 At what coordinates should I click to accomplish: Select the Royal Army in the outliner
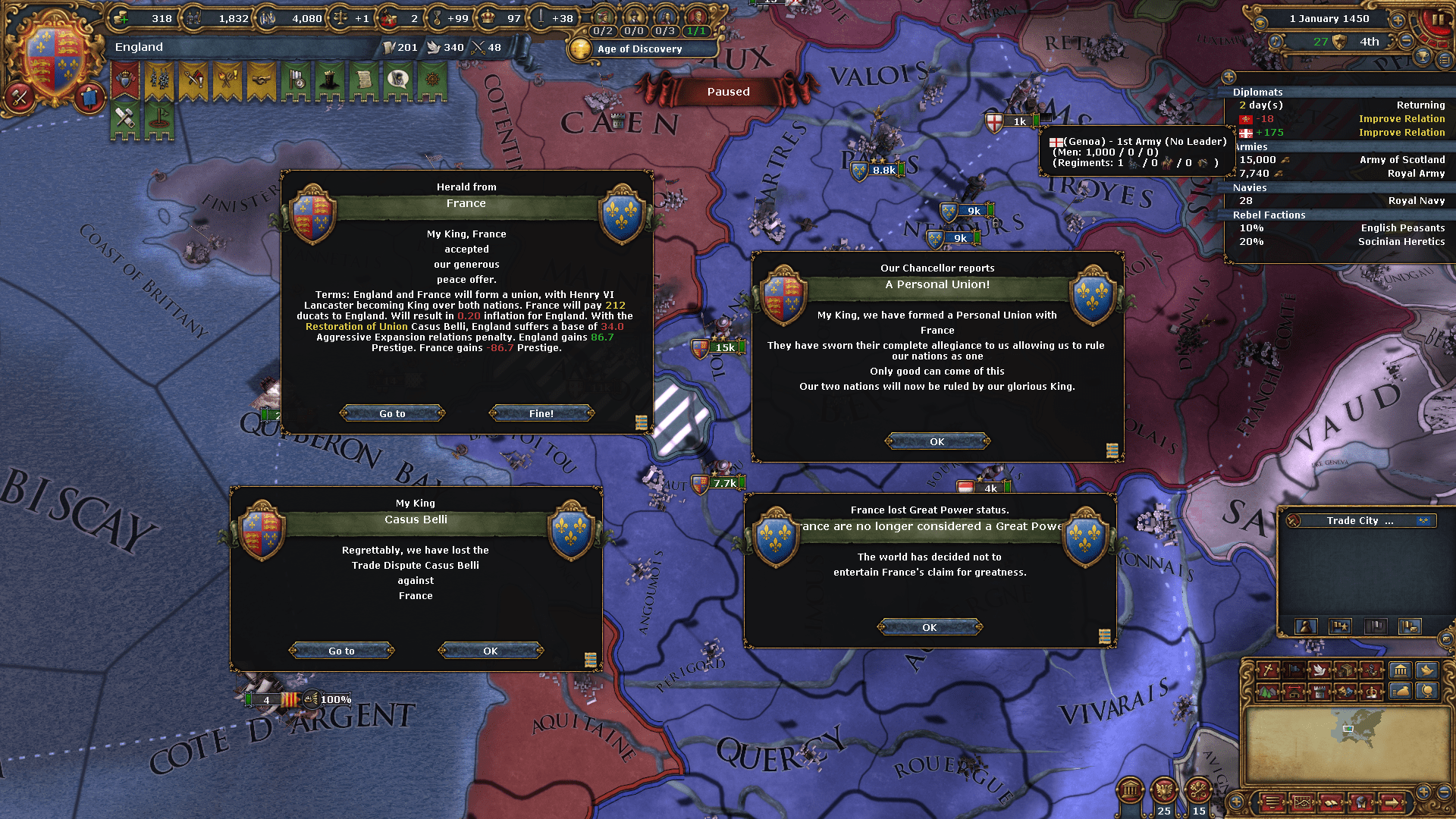point(1415,173)
